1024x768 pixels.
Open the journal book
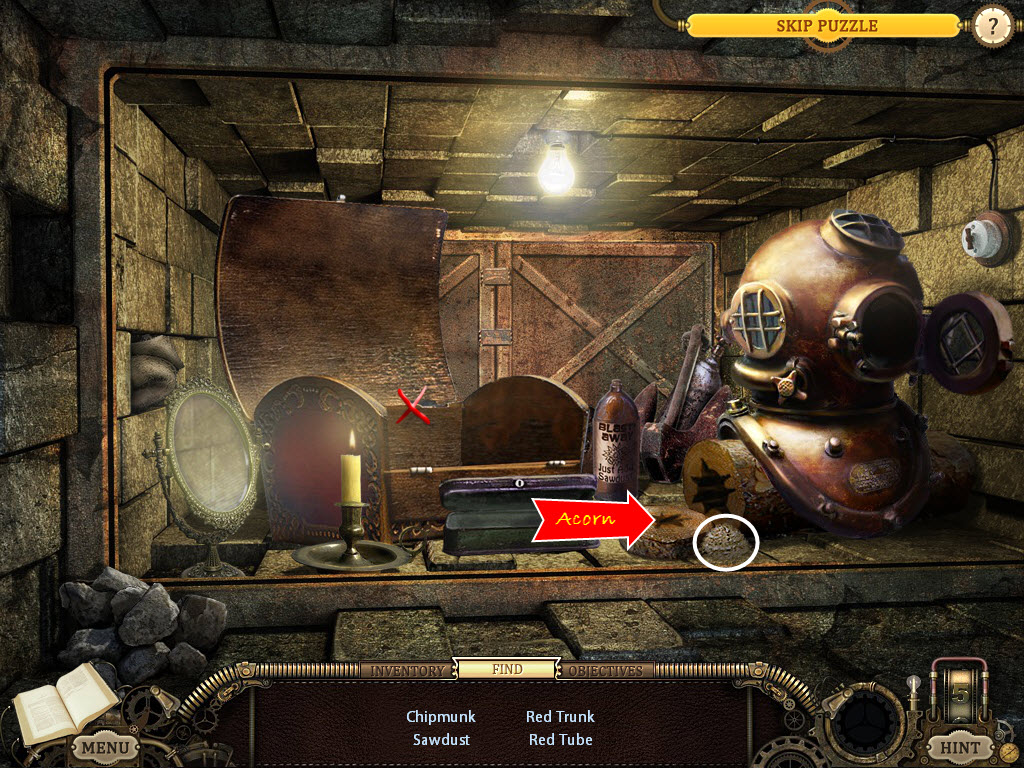tap(64, 700)
